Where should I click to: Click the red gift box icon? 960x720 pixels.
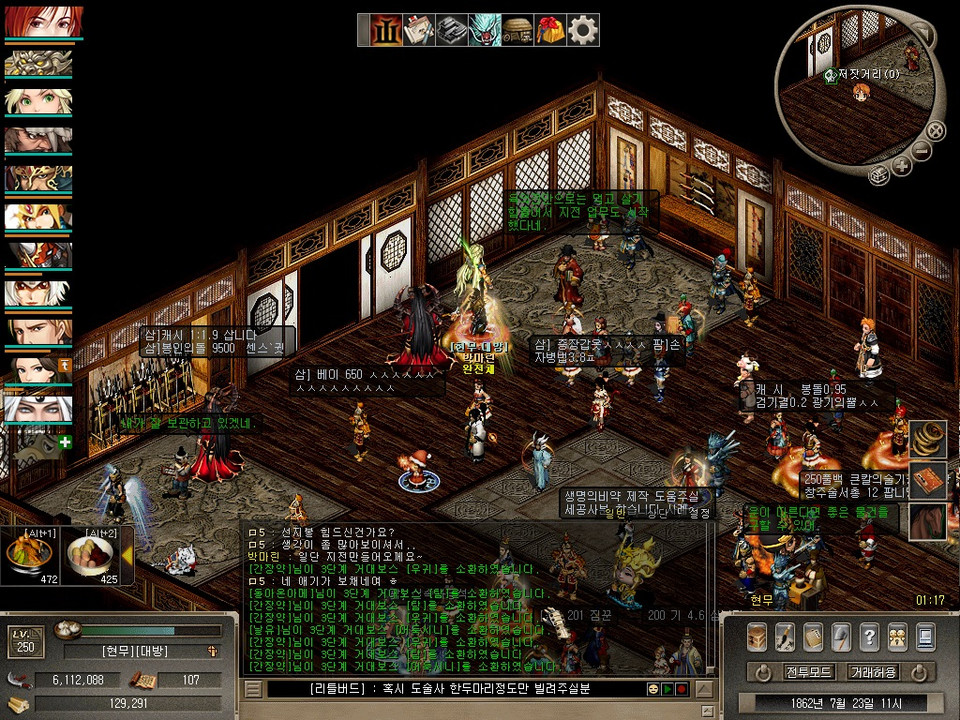tap(549, 30)
